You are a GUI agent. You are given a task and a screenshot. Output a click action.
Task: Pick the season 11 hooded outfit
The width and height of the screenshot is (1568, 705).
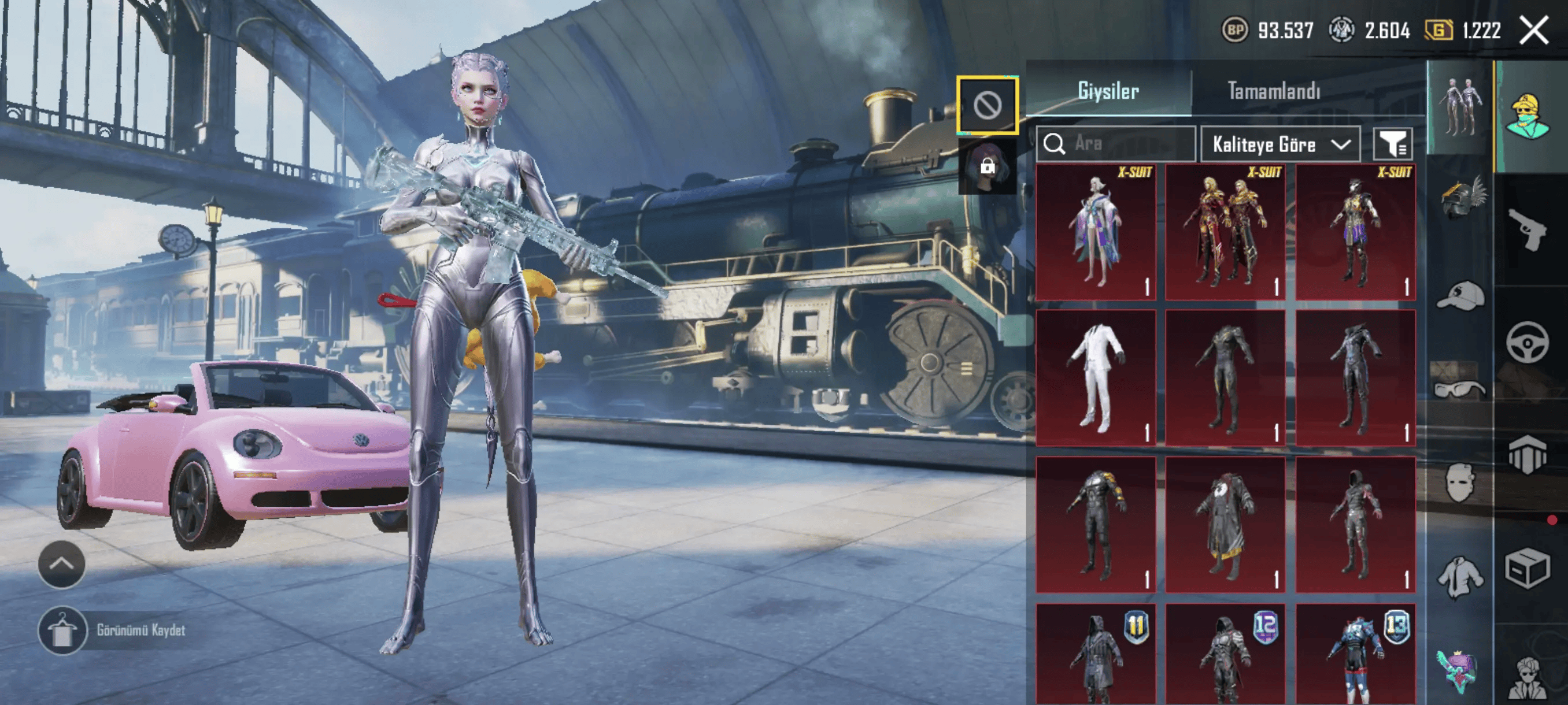[1096, 654]
